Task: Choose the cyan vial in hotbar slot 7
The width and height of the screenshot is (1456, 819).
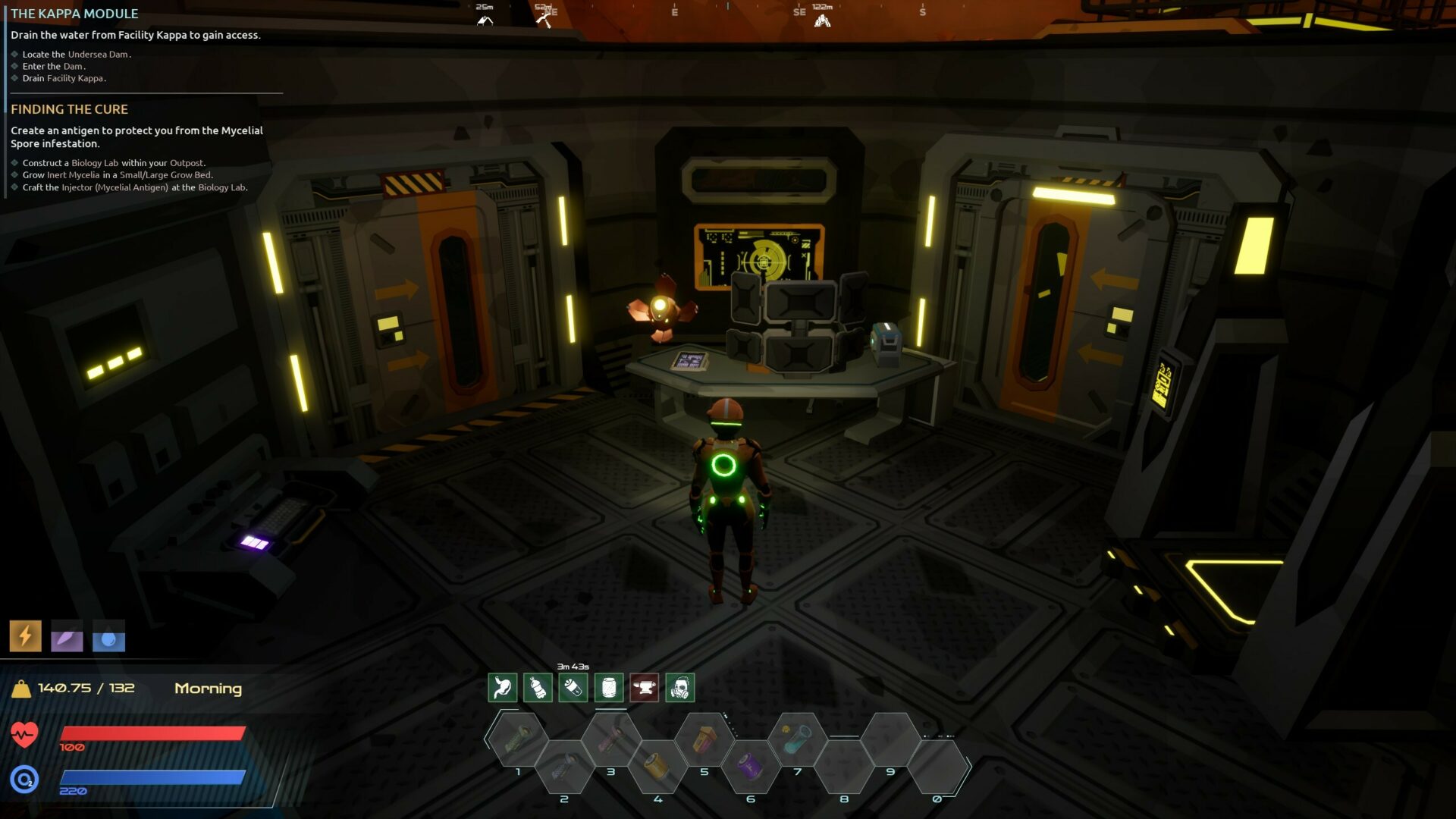Action: coord(797,737)
